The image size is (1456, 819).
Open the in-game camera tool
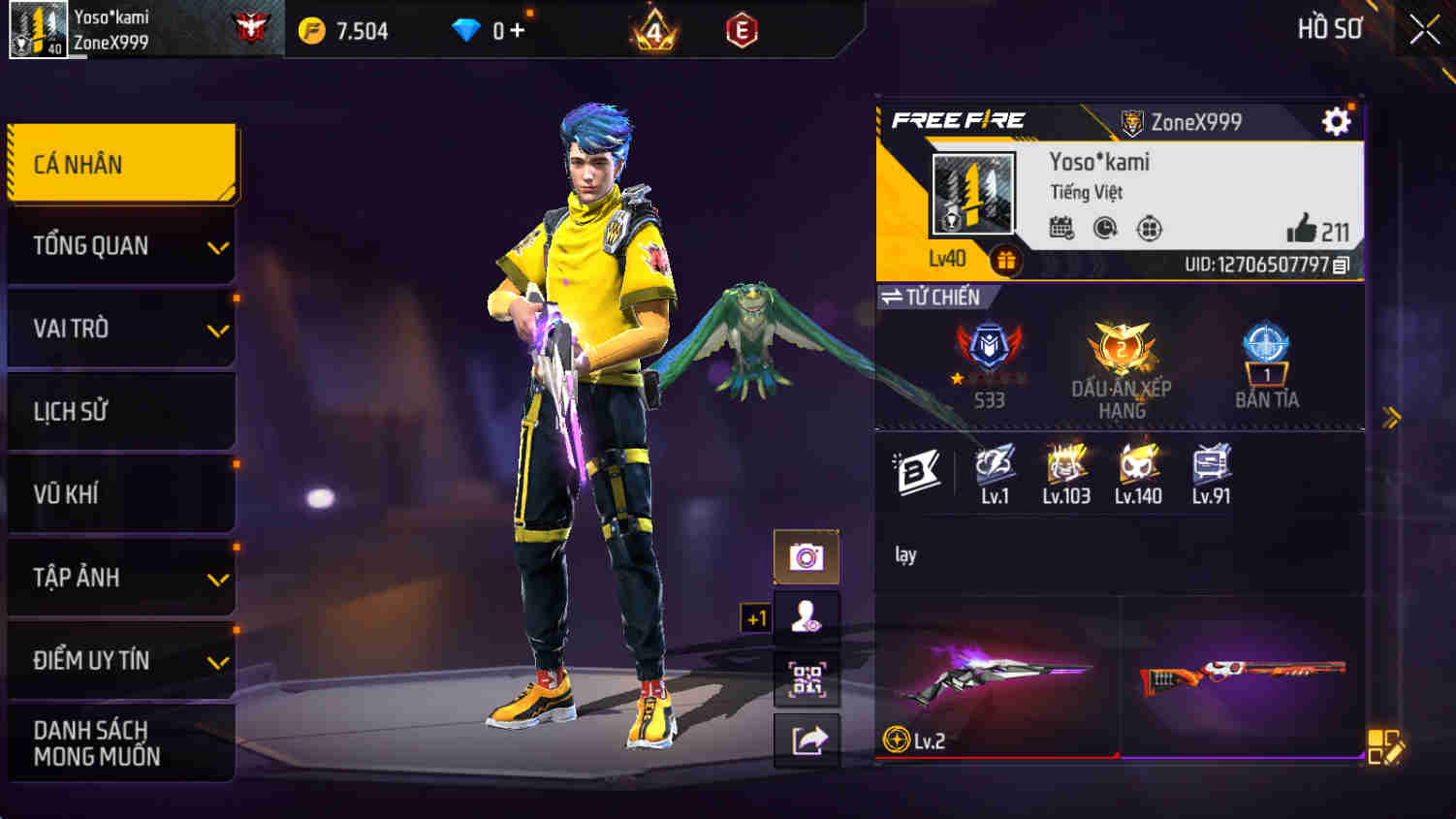(807, 555)
